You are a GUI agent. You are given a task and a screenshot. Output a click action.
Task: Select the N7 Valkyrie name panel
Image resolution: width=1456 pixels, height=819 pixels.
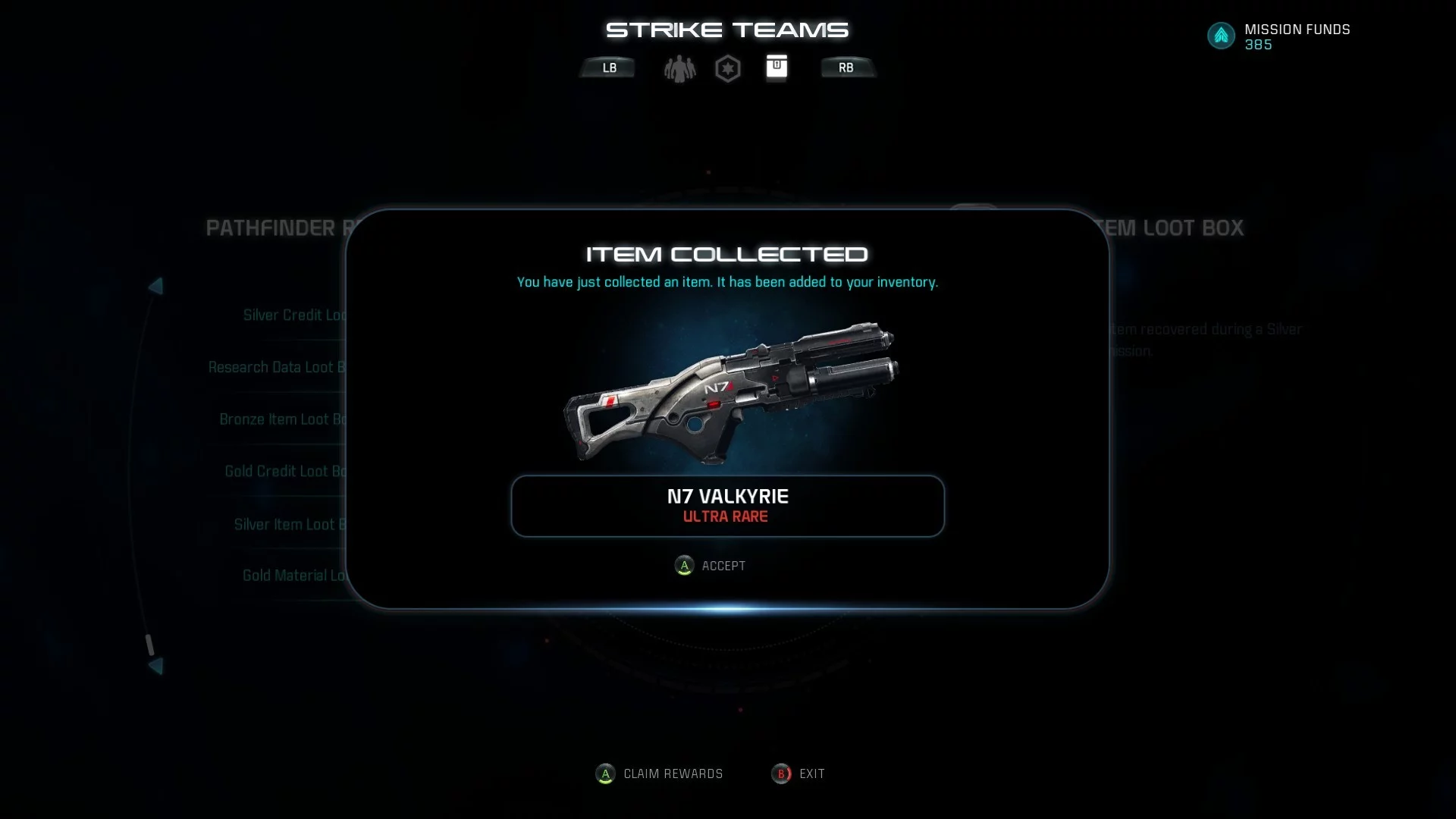click(727, 506)
